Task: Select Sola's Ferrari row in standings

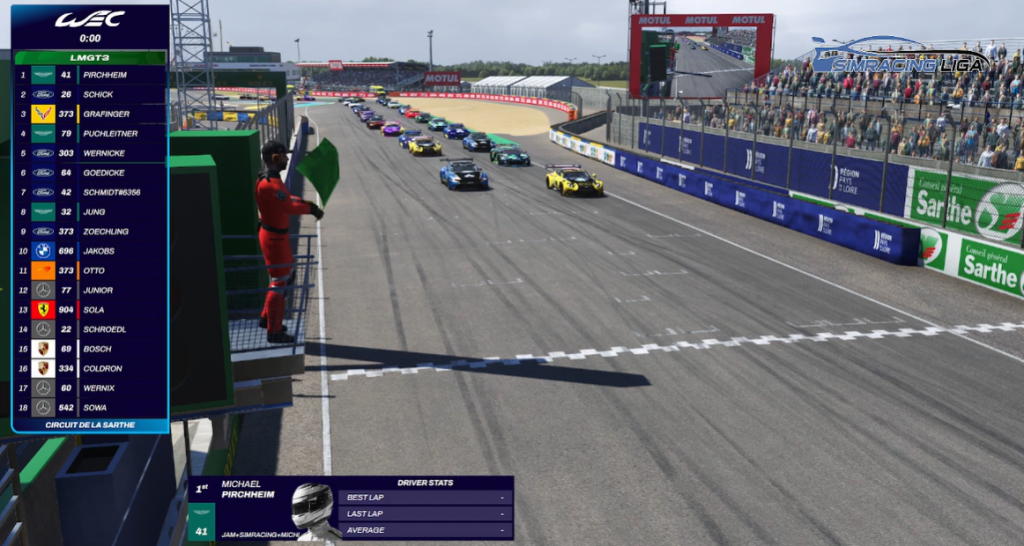Action: (90, 309)
